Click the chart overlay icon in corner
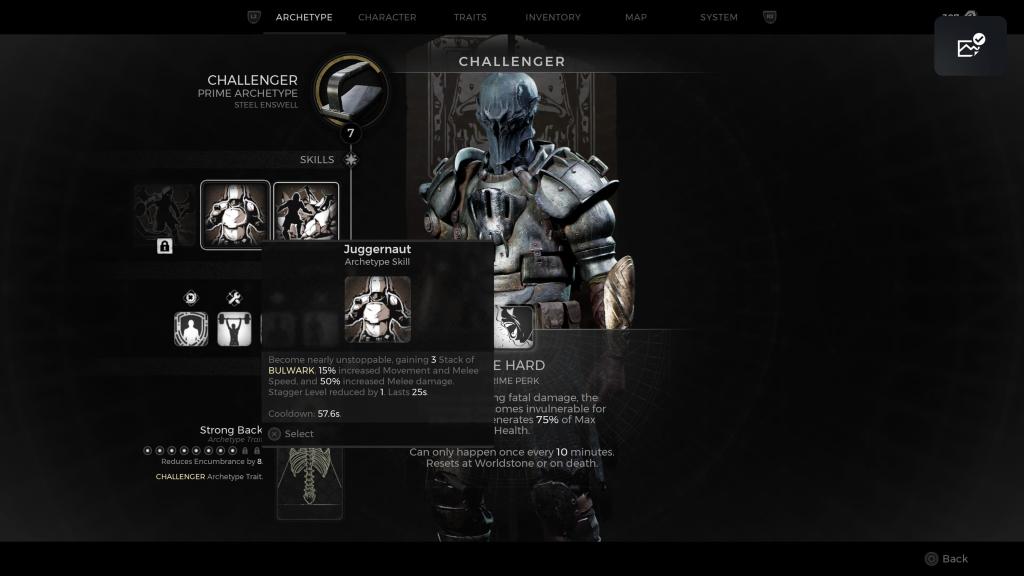 pyautogui.click(x=970, y=46)
